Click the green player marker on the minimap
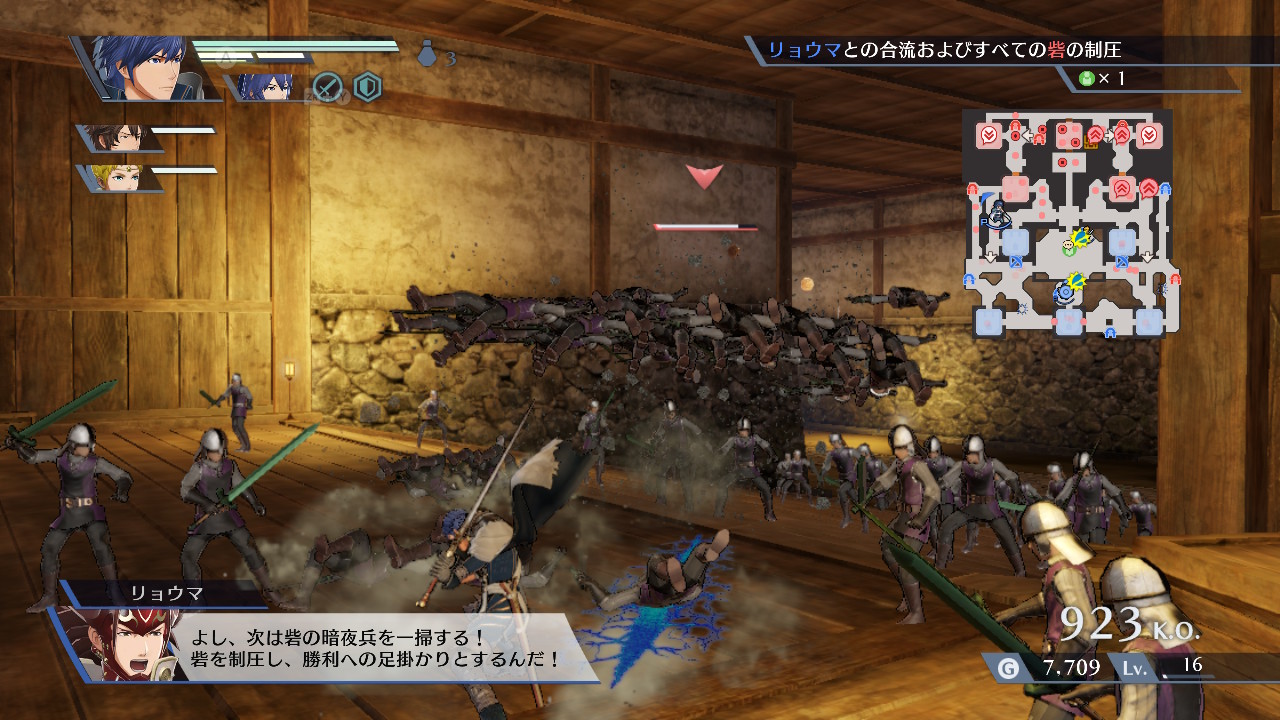 click(1069, 243)
